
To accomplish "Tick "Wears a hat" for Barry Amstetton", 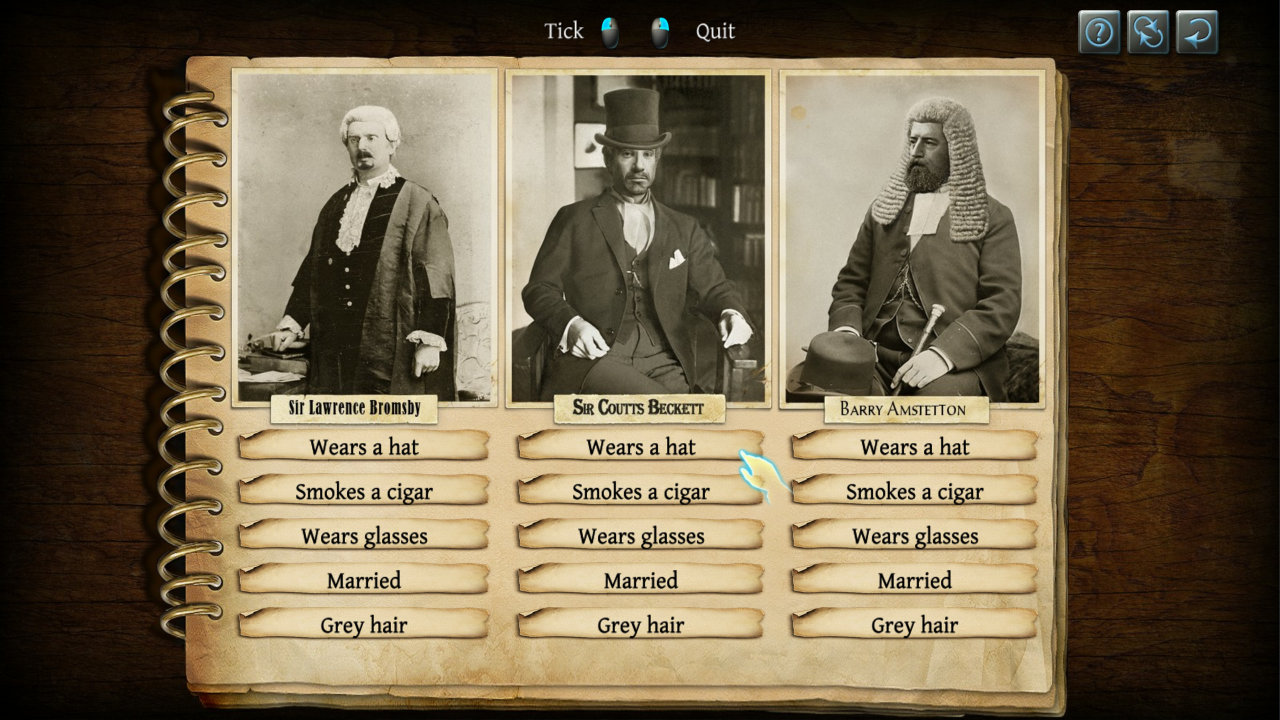I will coord(914,447).
